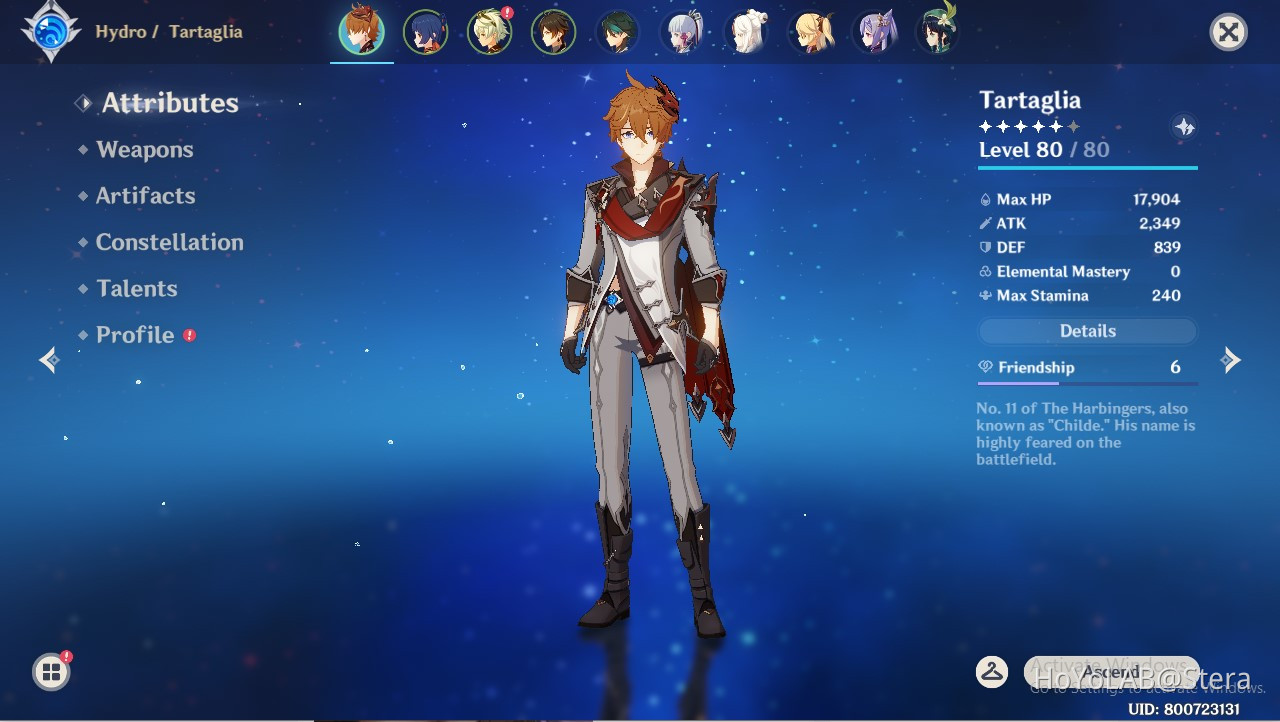This screenshot has width=1280, height=722.
Task: Select Keqing's portrait in the character bar
Action: click(x=873, y=31)
